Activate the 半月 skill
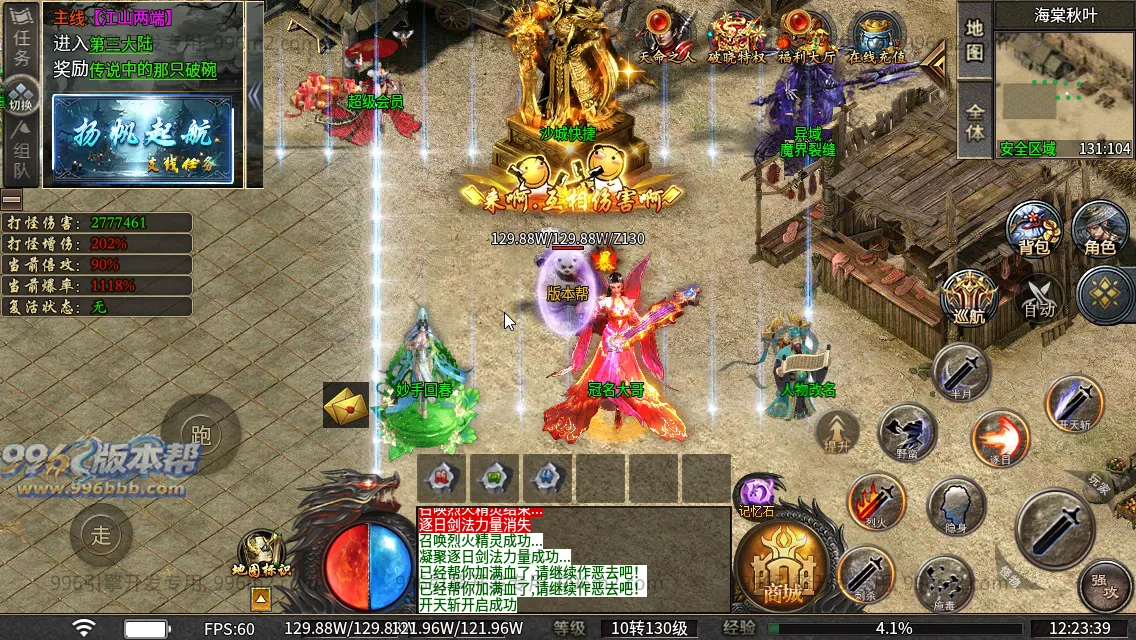This screenshot has width=1136, height=640. click(x=961, y=372)
